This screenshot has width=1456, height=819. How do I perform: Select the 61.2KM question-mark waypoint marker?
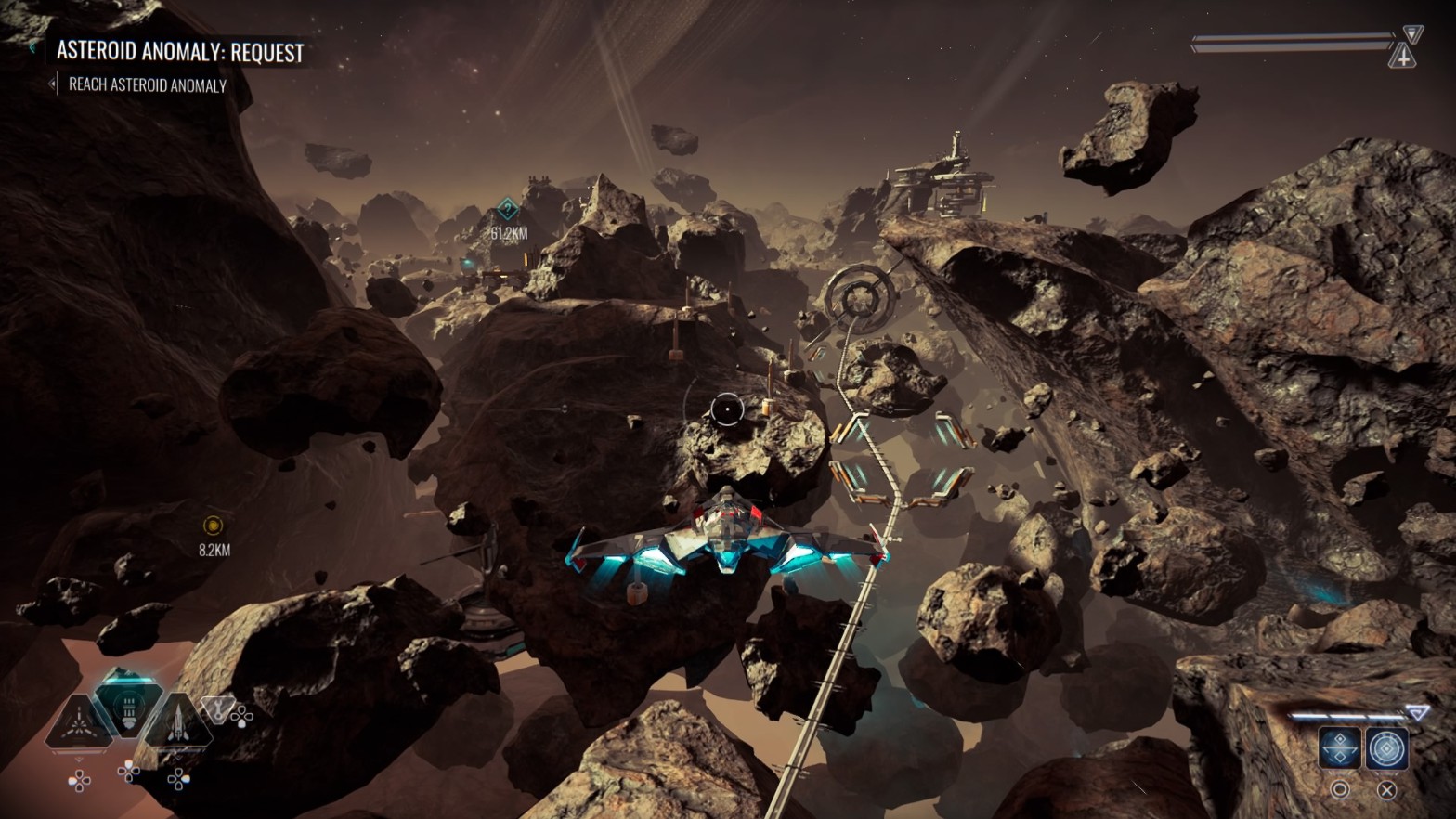(507, 208)
